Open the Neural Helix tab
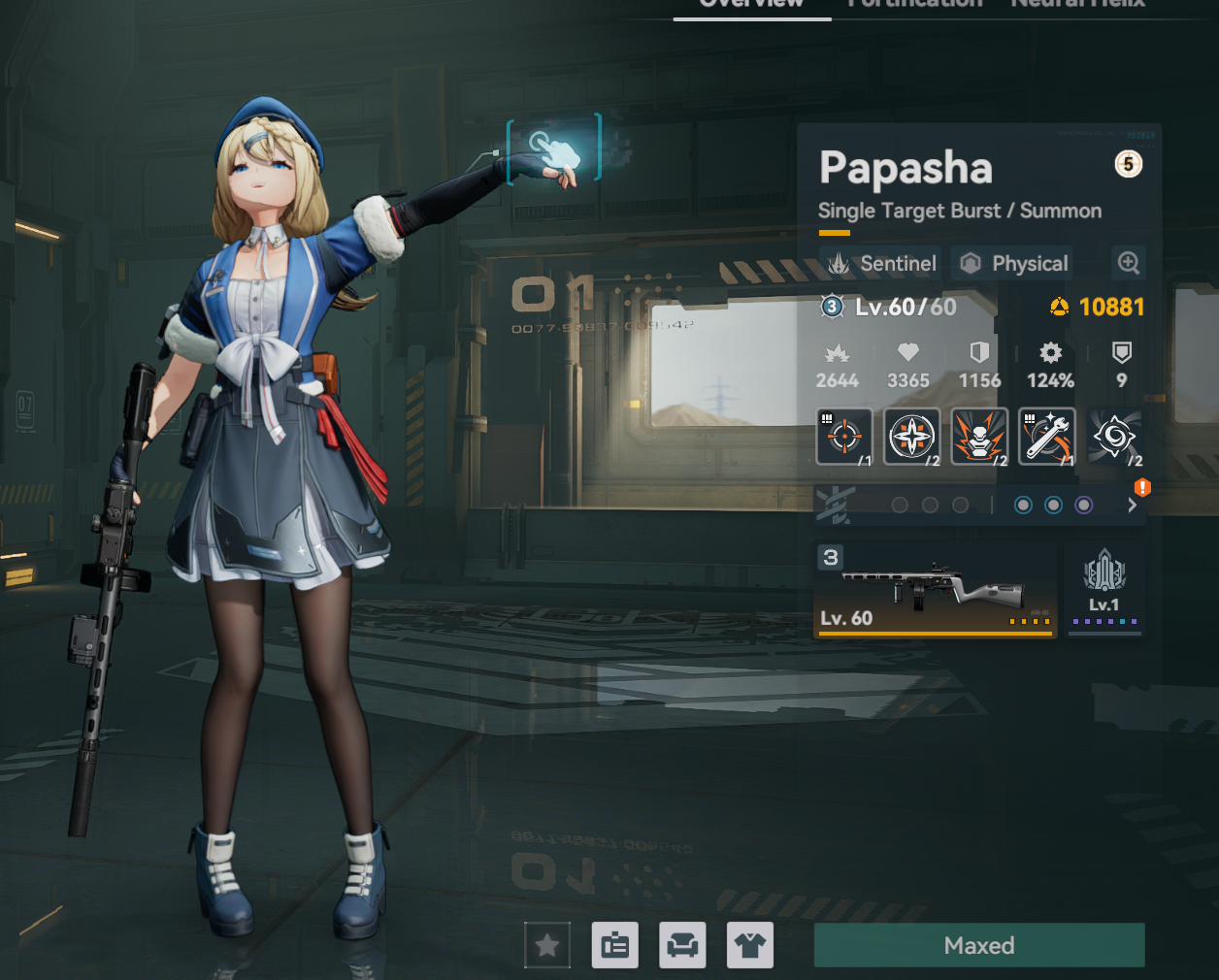 tap(1077, 4)
